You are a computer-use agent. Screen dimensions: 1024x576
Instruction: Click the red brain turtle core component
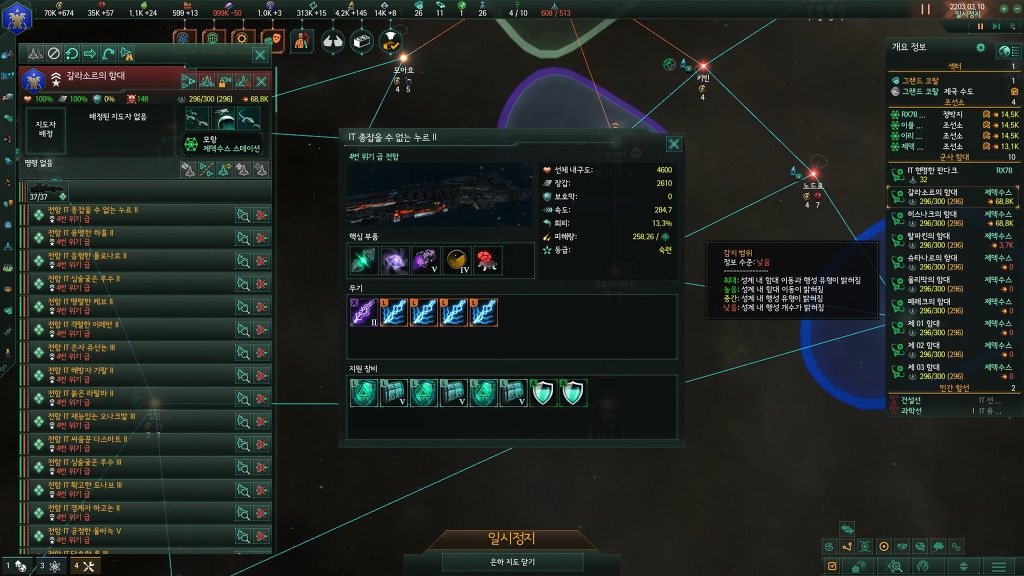coord(487,259)
